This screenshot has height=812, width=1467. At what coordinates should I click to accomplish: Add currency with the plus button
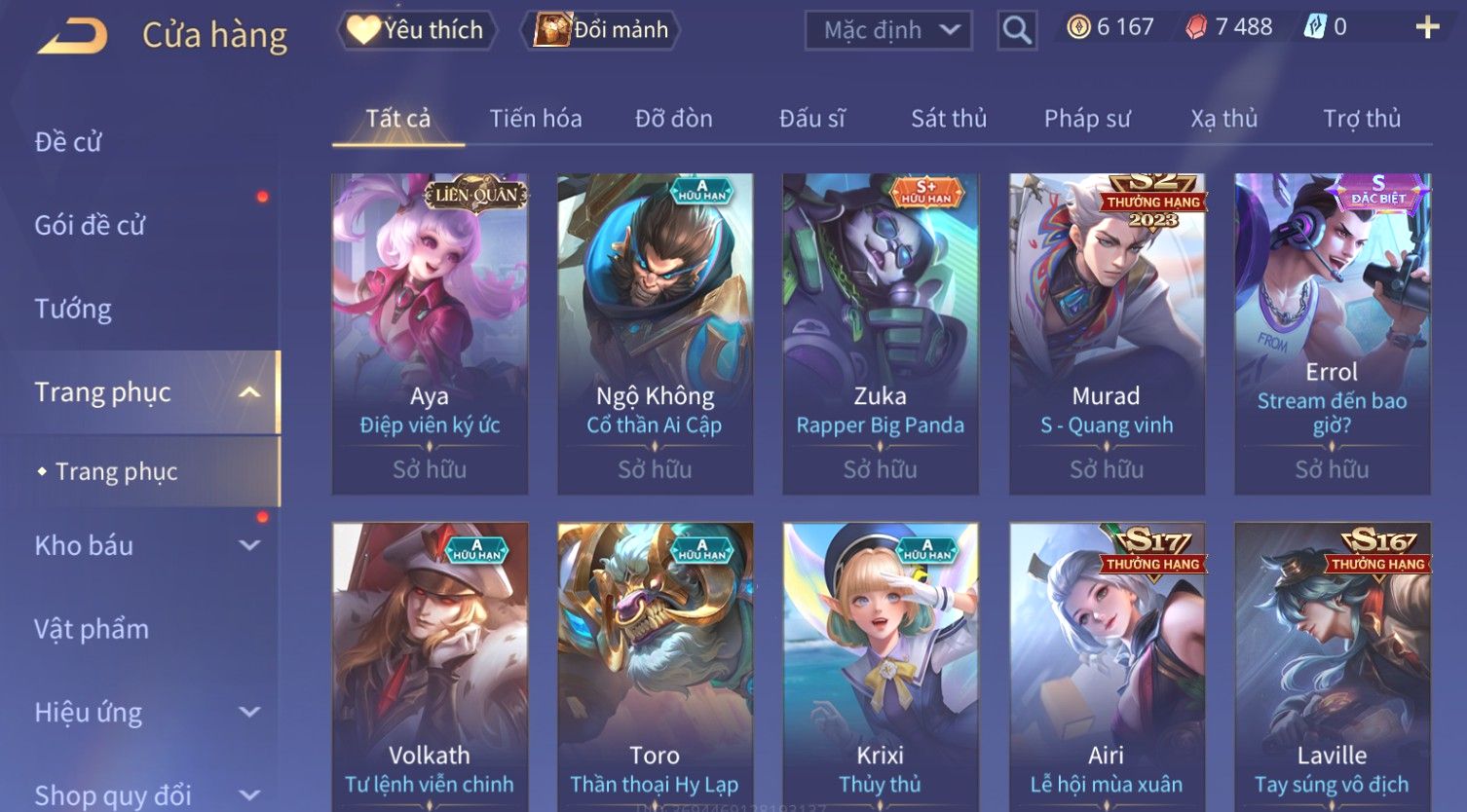click(x=1427, y=27)
